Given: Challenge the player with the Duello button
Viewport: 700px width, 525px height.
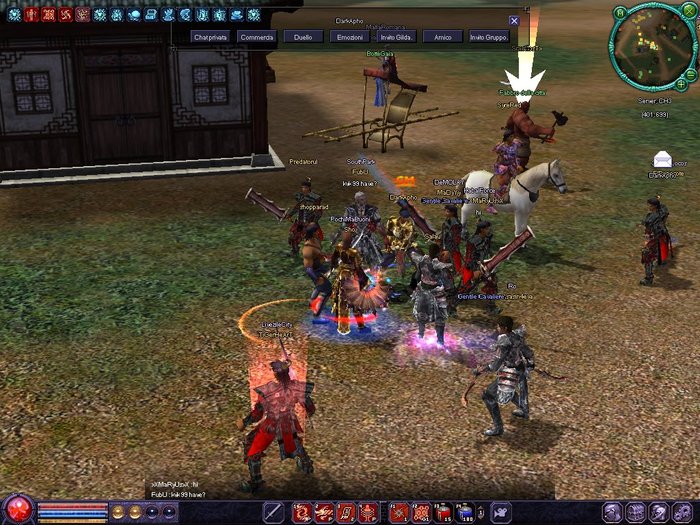Looking at the screenshot, I should point(303,37).
